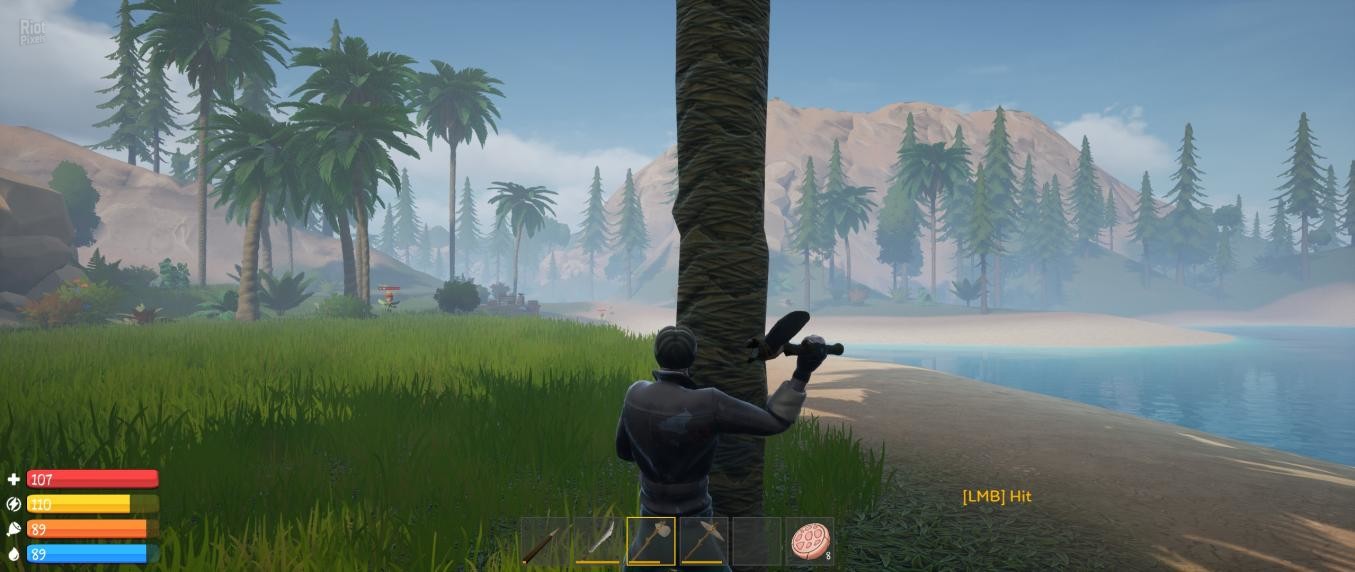Switch to the stone pickaxe slot
This screenshot has height=572, width=1355.
(x=703, y=541)
